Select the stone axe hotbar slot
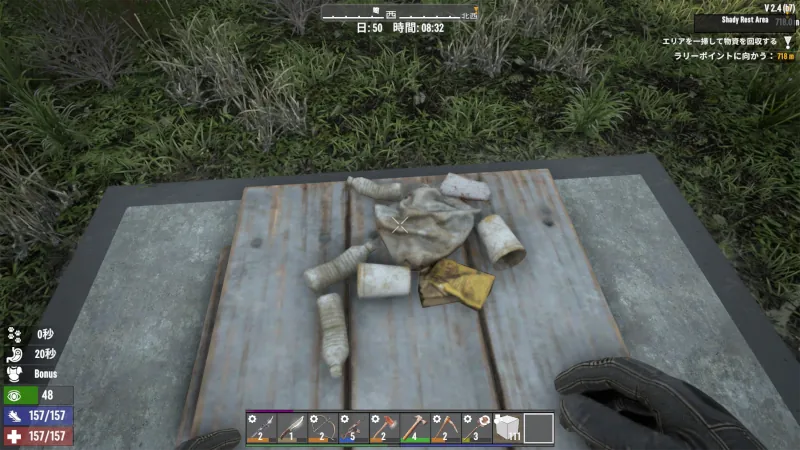Image resolution: width=800 pixels, height=450 pixels. [x=415, y=427]
